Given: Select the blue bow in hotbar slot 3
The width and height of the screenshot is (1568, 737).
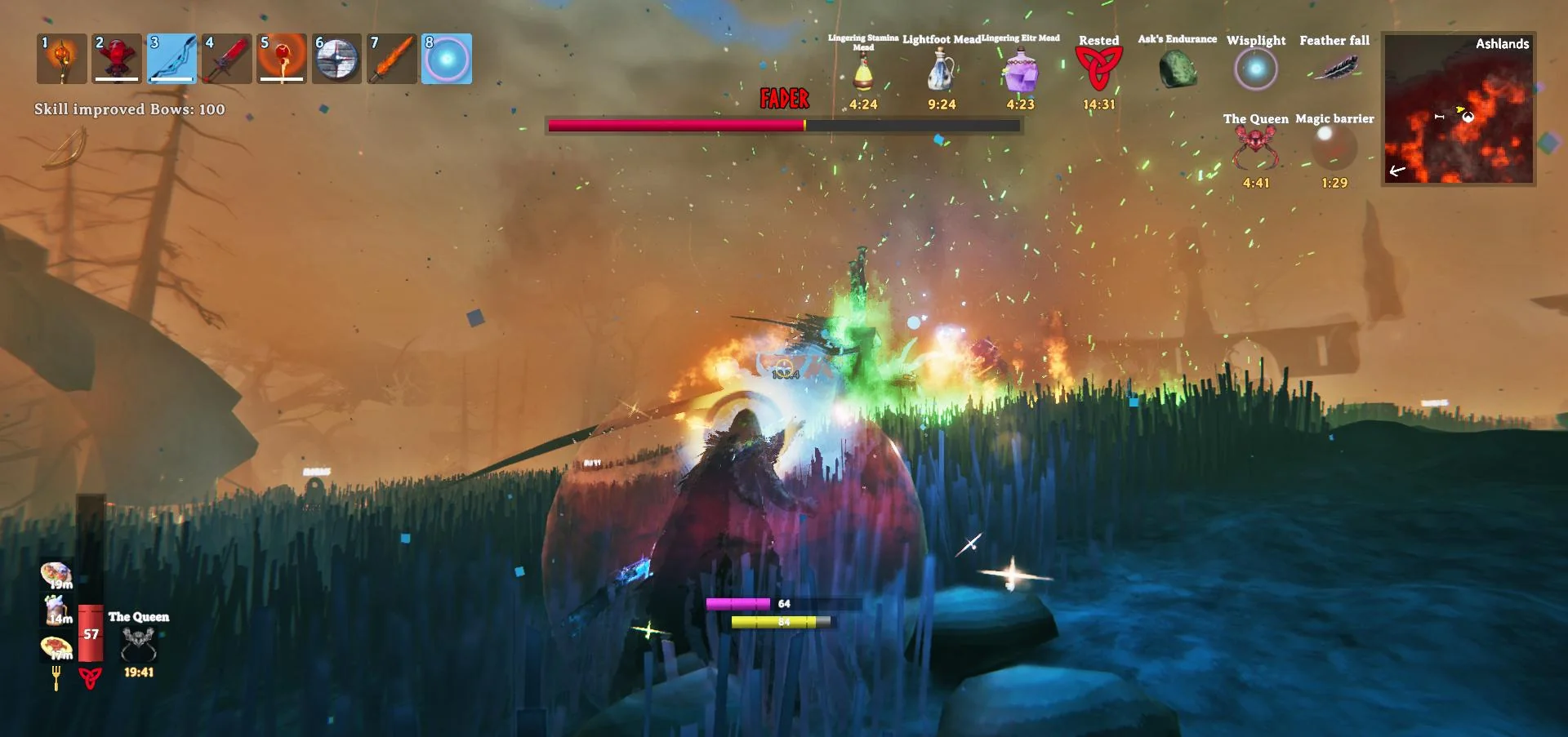Looking at the screenshot, I should pyautogui.click(x=172, y=59).
